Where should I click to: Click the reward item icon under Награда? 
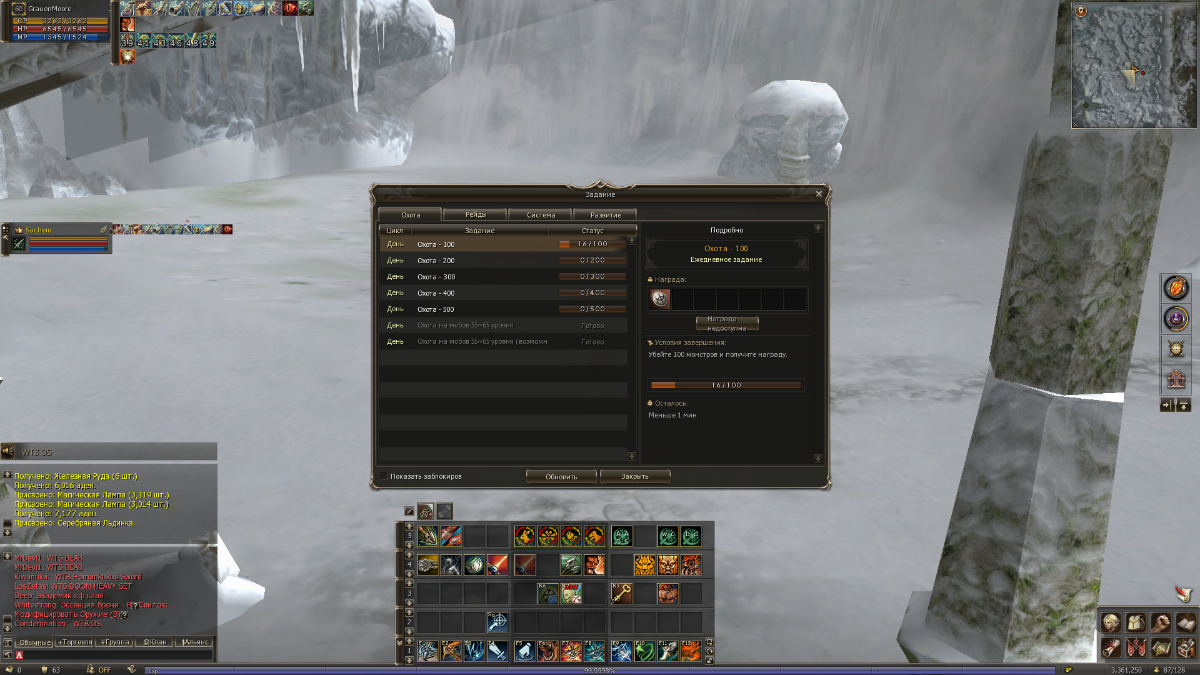tap(660, 299)
